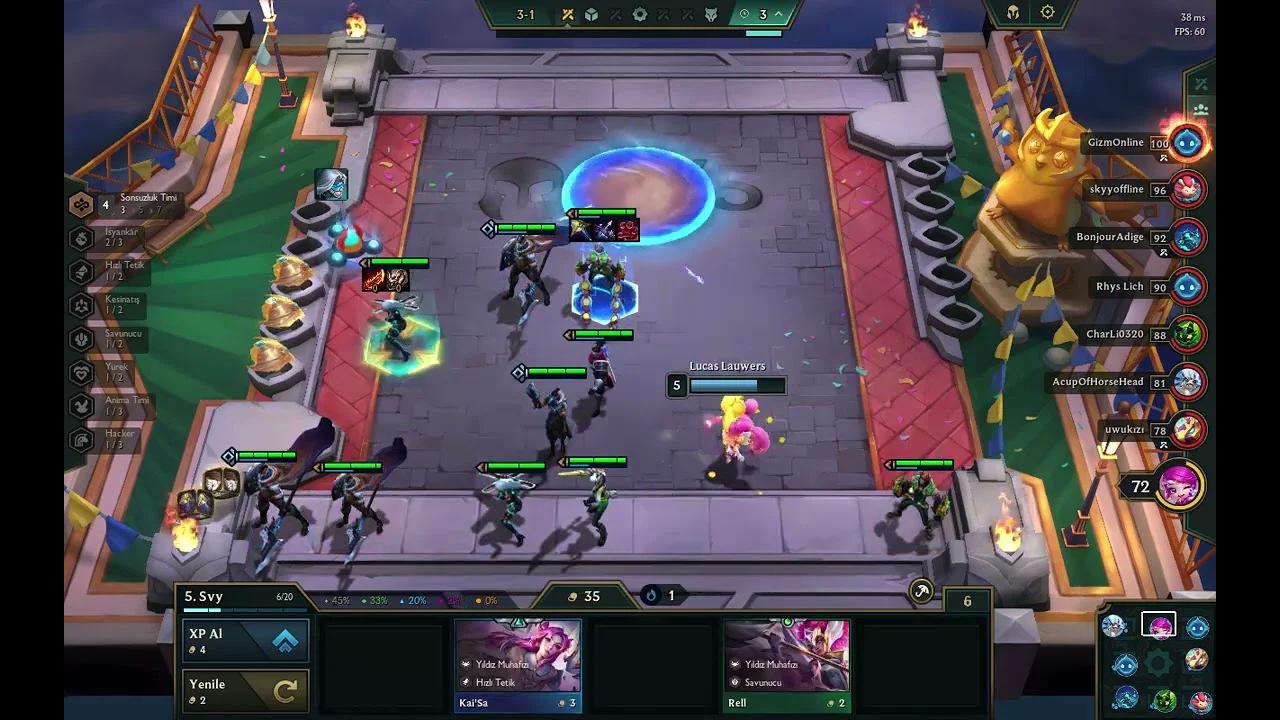The width and height of the screenshot is (1280, 720).
Task: Open settings via the gear icon top right
Action: pos(1046,11)
